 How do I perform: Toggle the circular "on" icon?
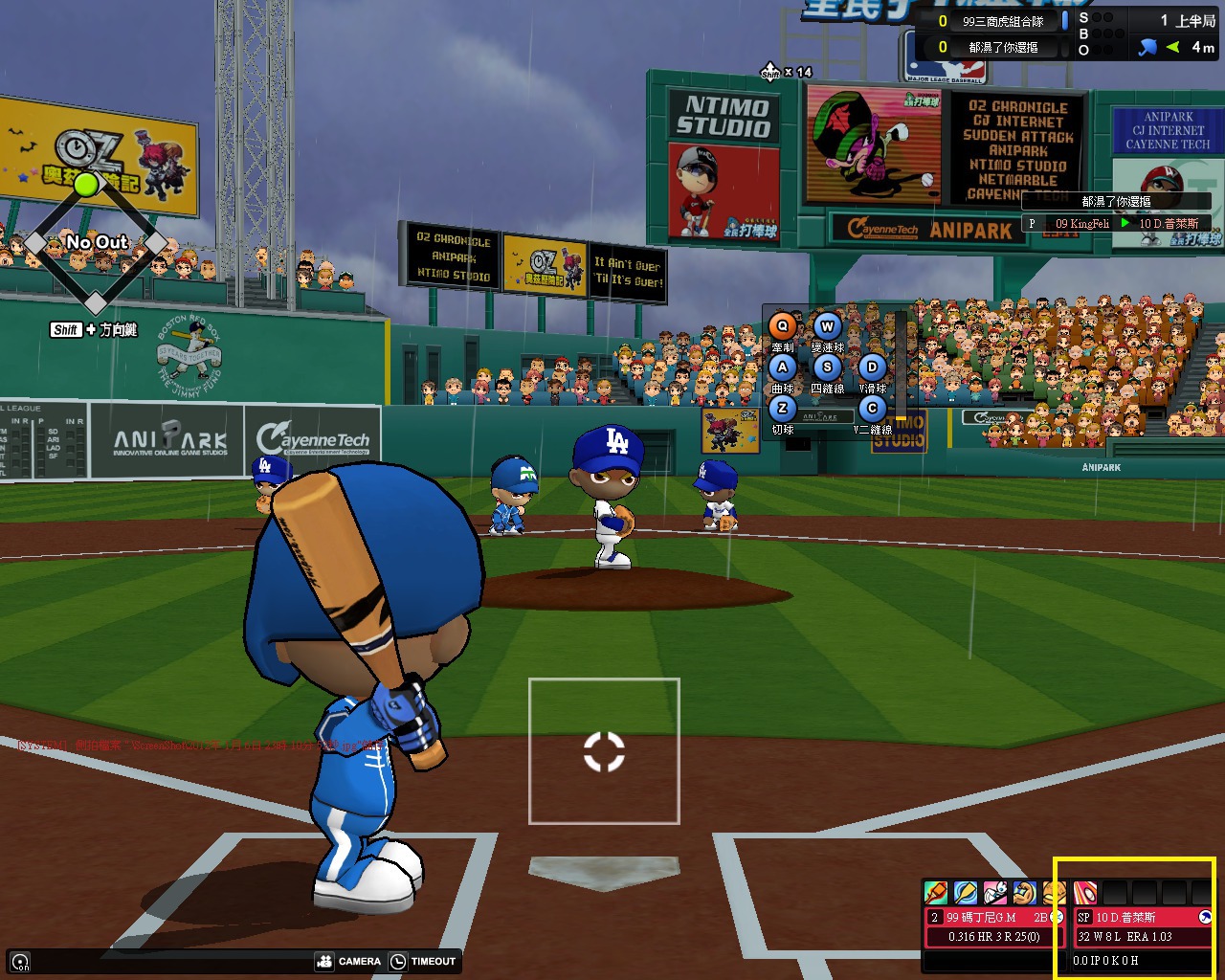20,962
